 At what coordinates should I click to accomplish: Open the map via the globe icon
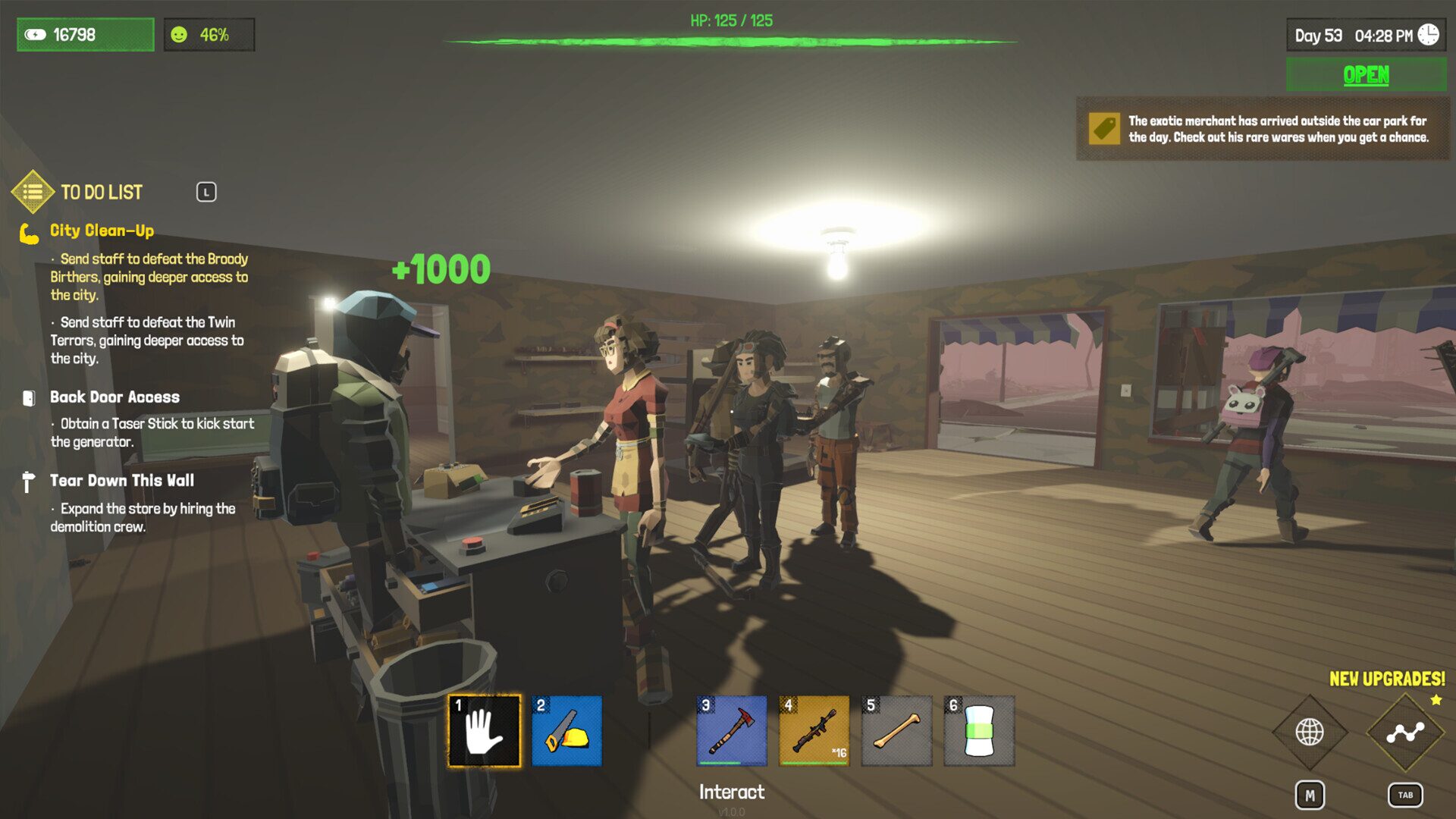(1310, 733)
